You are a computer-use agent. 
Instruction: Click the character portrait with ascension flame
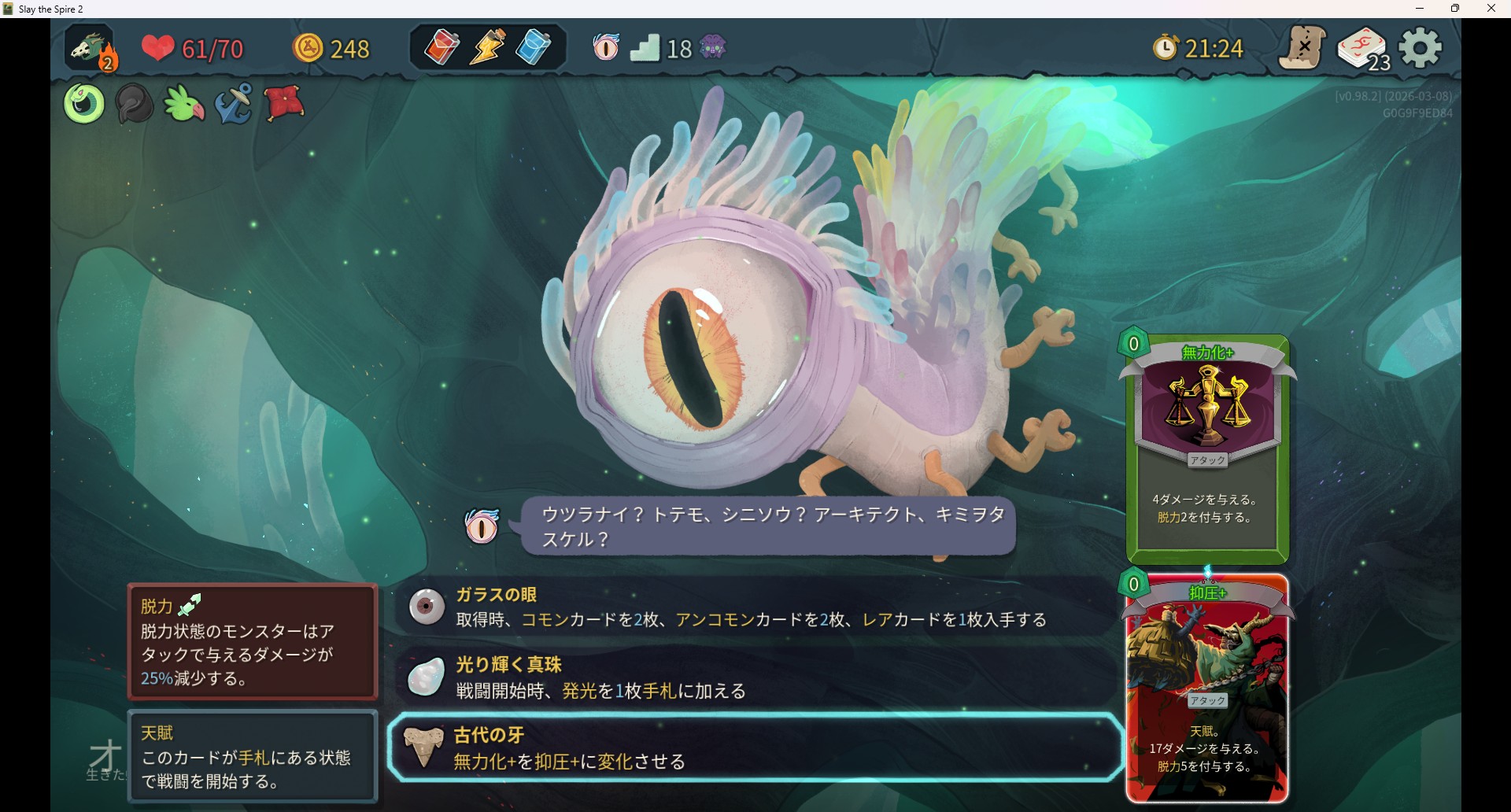point(91,49)
